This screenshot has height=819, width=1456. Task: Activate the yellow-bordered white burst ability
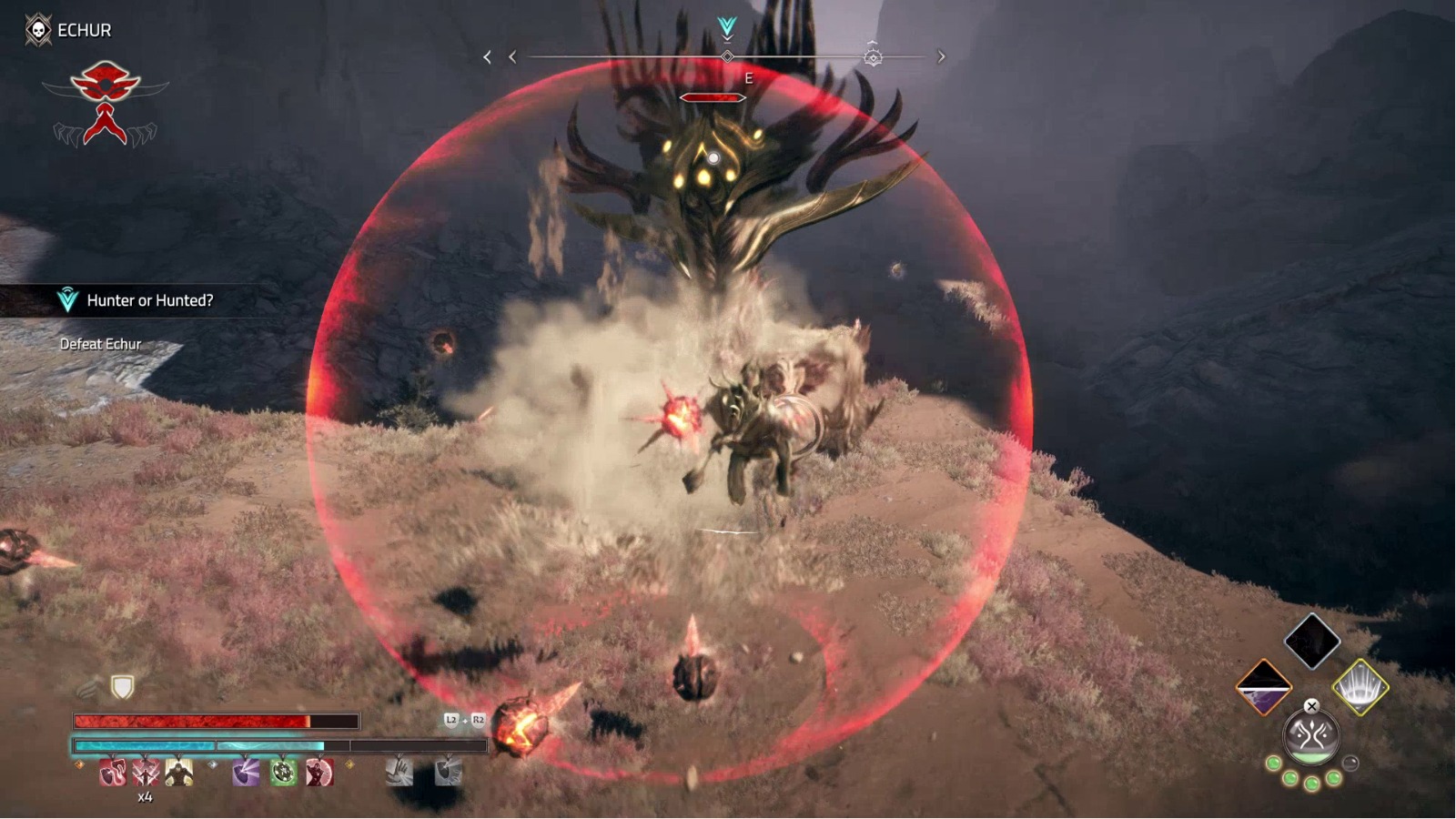1360,687
